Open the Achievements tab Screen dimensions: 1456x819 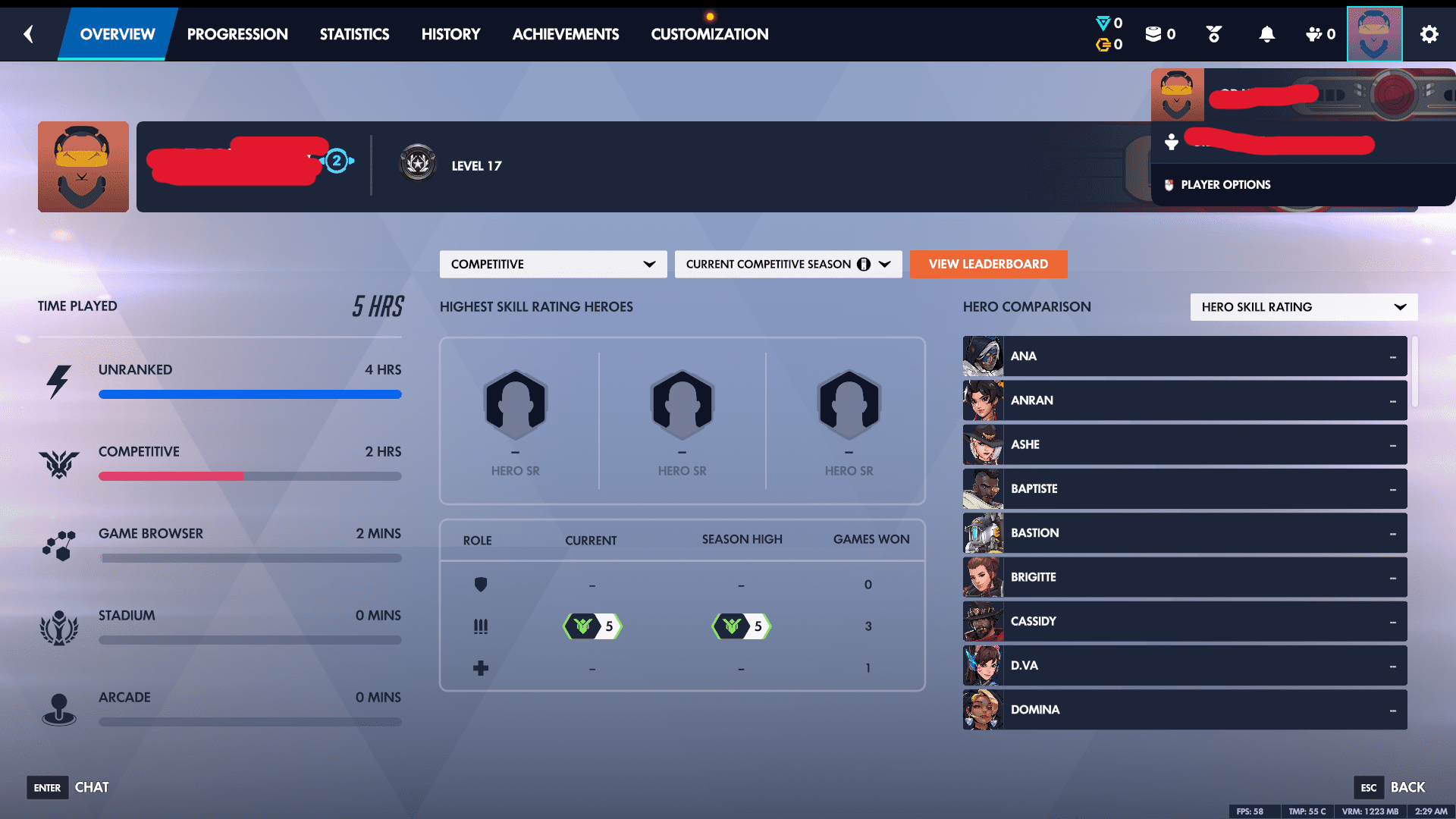pyautogui.click(x=566, y=34)
